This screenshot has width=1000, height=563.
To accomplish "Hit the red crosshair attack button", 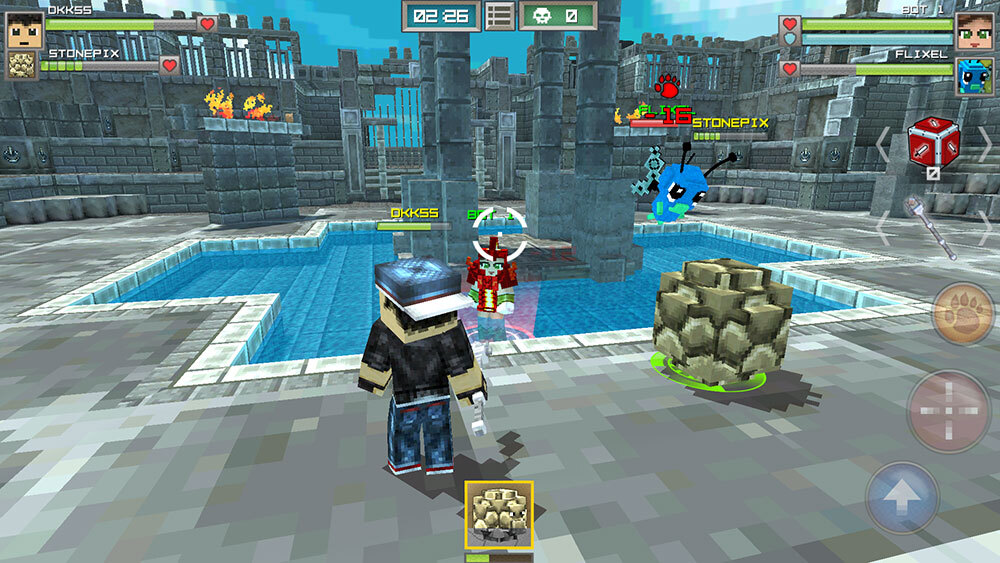I will click(x=948, y=410).
